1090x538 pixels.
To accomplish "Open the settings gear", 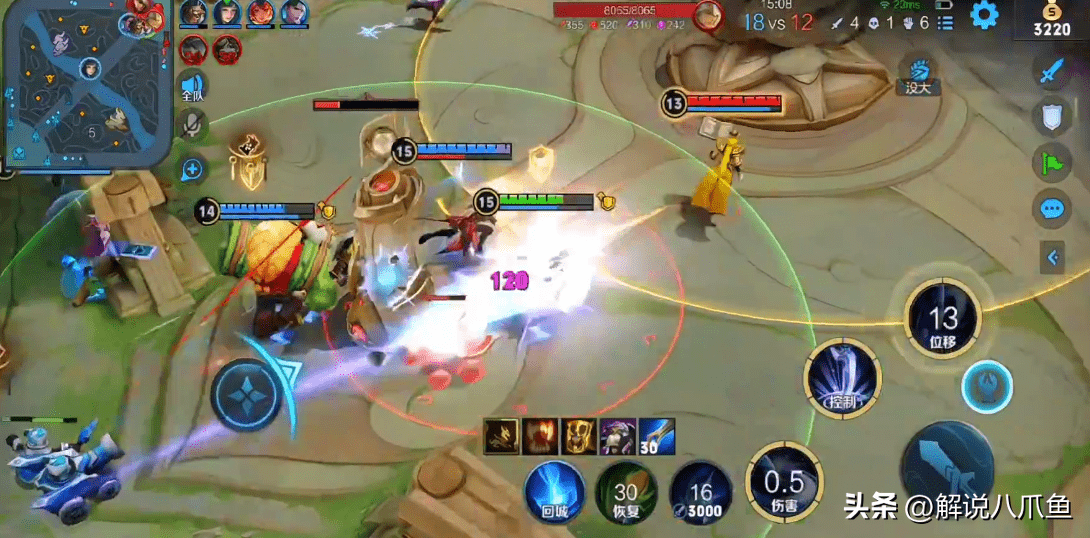I will 985,15.
